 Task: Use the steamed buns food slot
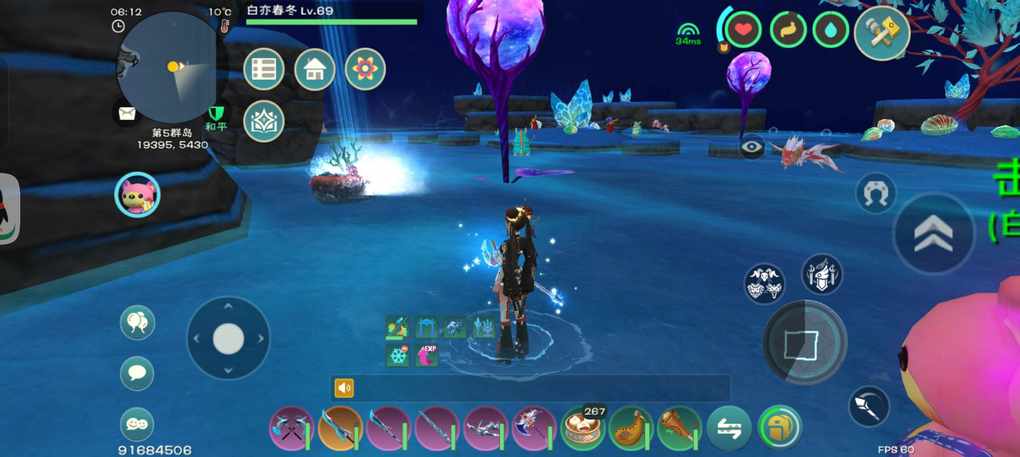[583, 429]
